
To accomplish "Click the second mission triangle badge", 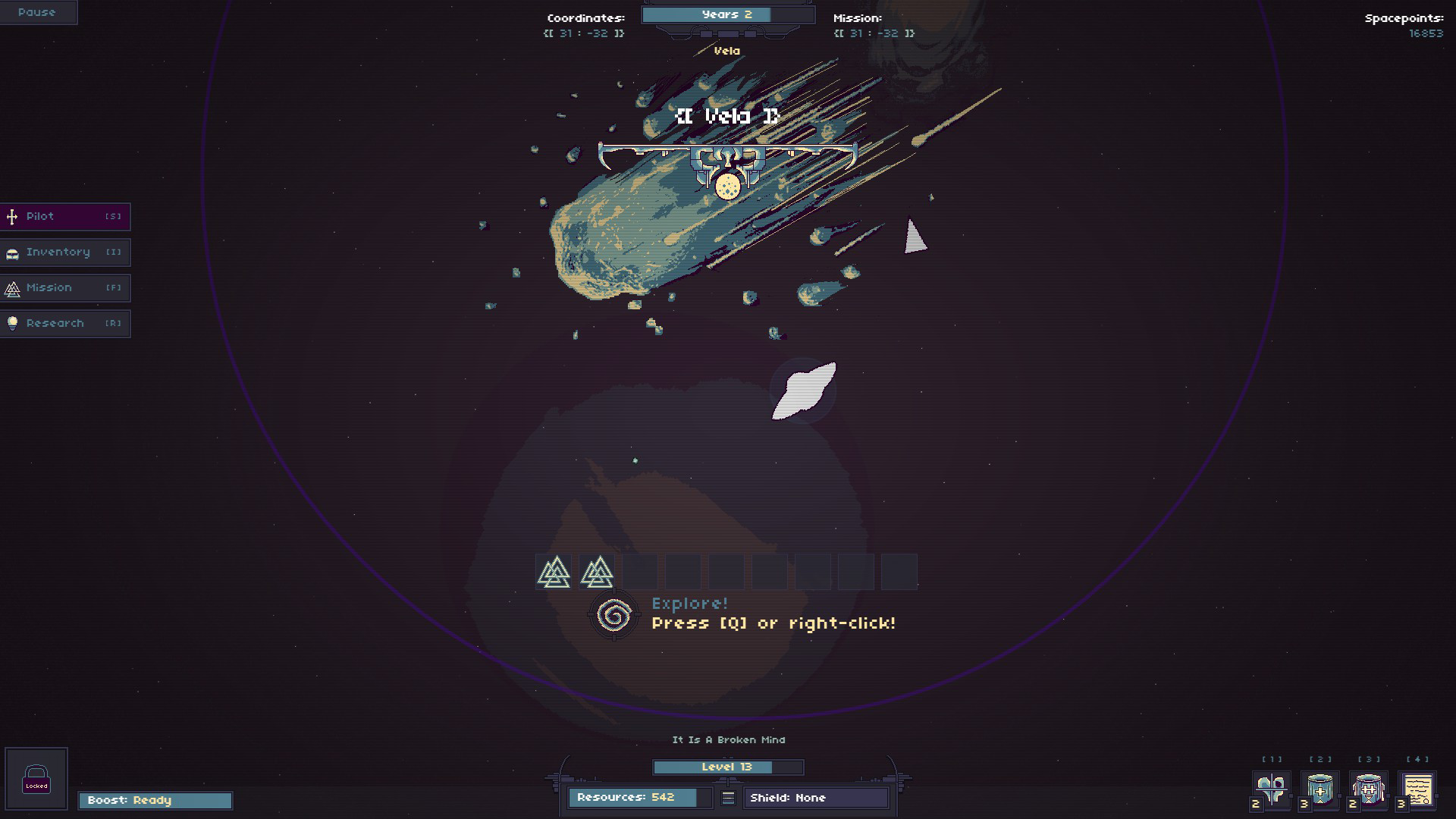I will click(x=597, y=571).
